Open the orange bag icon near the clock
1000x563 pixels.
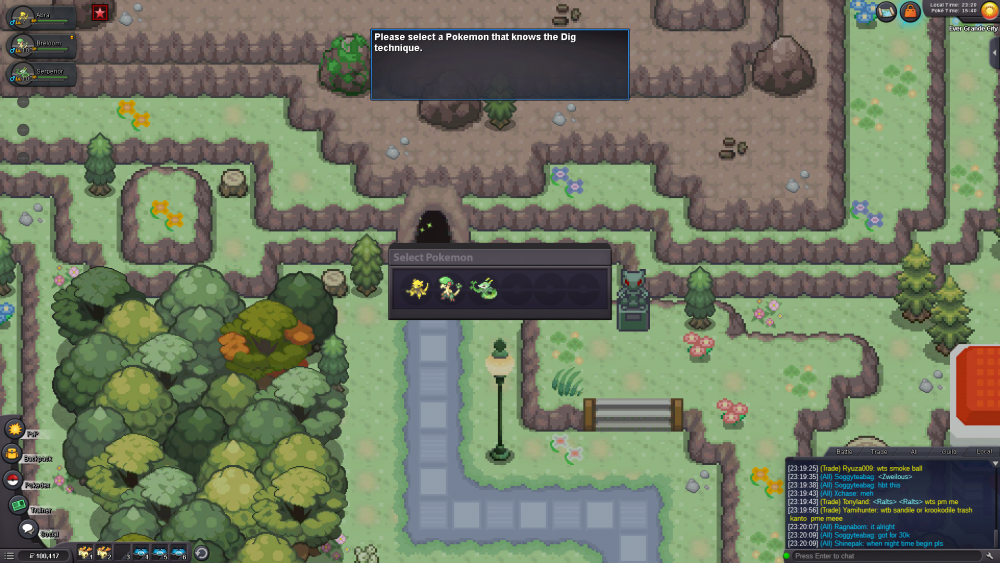coord(910,12)
